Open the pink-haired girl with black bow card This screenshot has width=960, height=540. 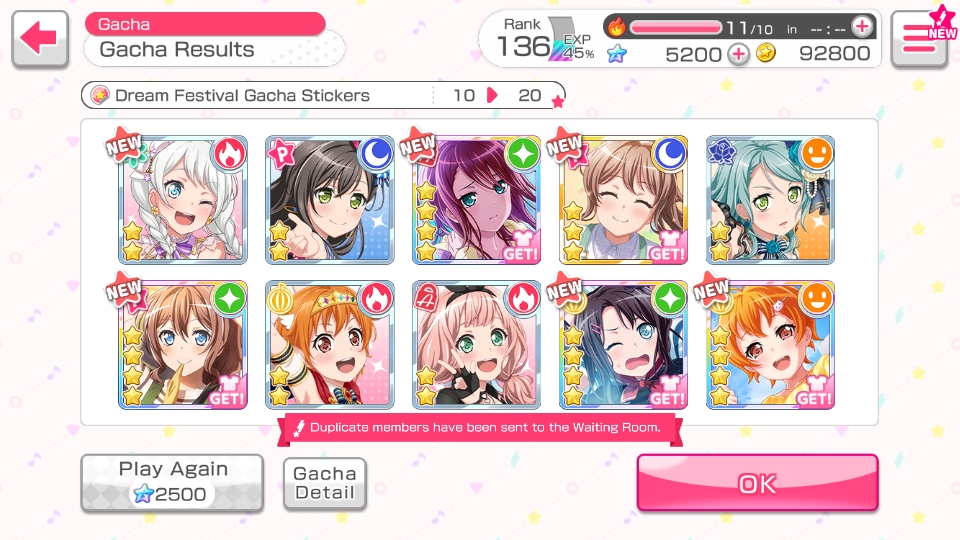pyautogui.click(x=477, y=345)
